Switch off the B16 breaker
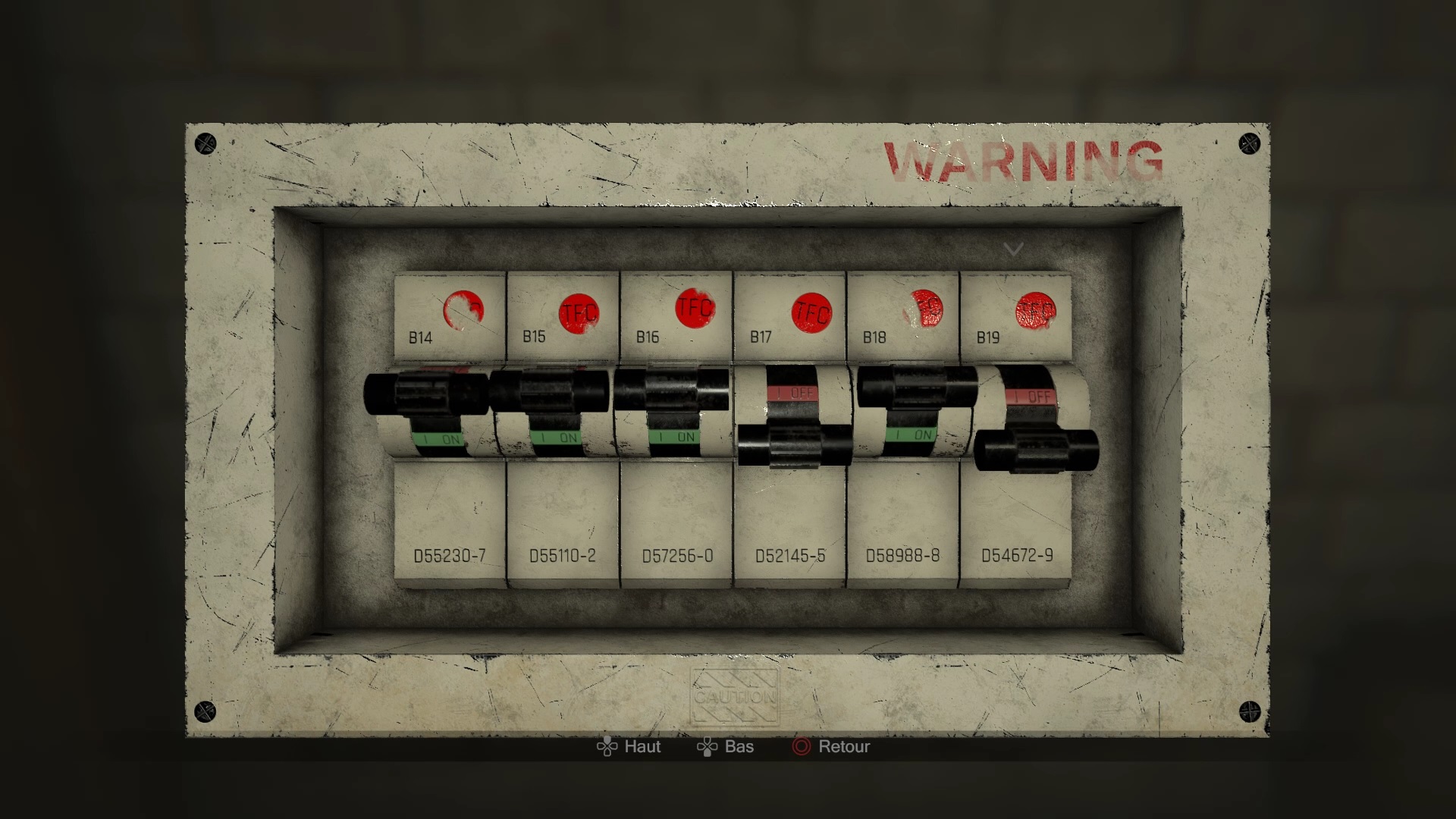The width and height of the screenshot is (1456, 819). pos(671,389)
